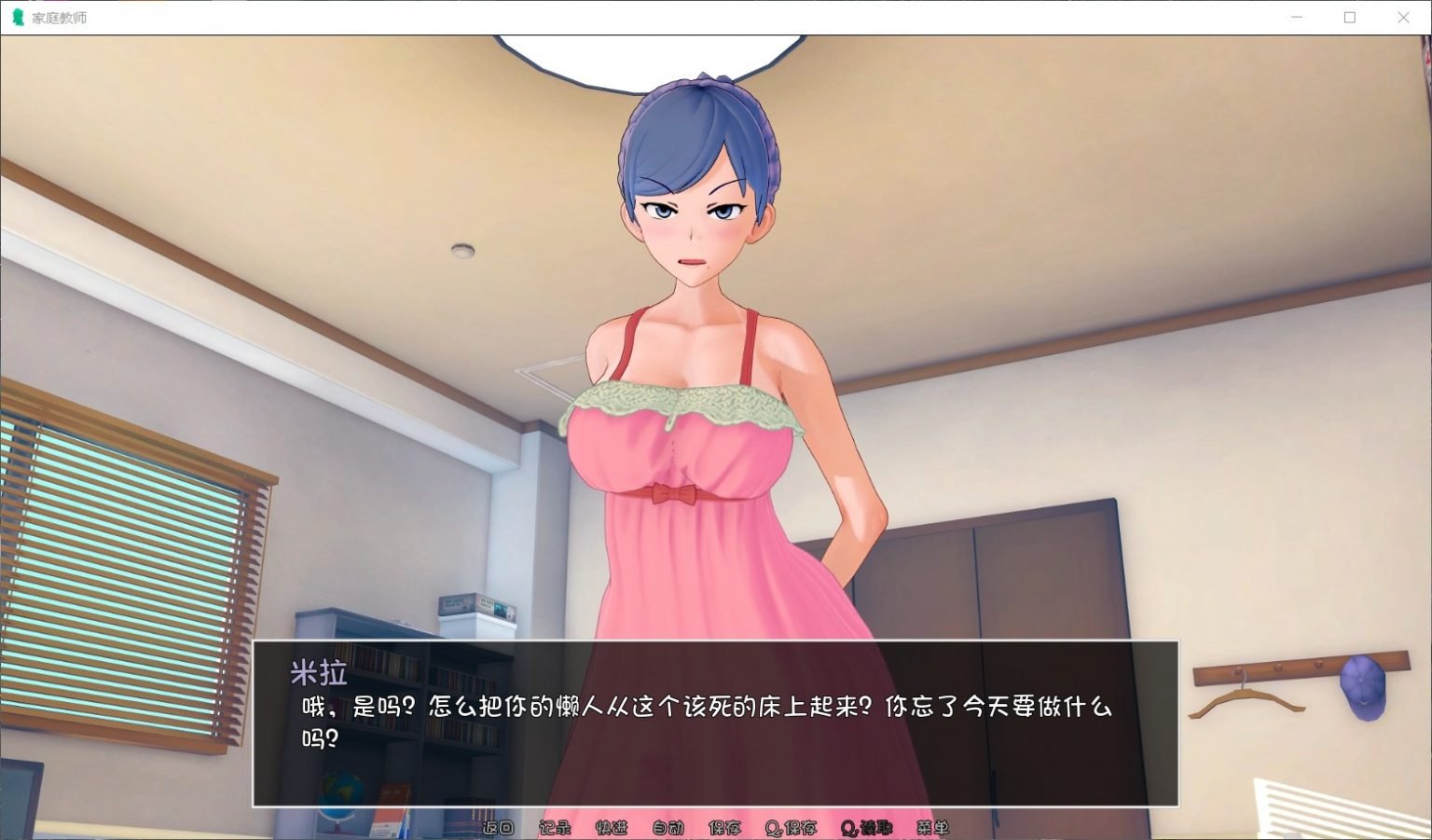The height and width of the screenshot is (840, 1432).
Task: Minimize the 家庭教师 game window
Action: pyautogui.click(x=1295, y=17)
